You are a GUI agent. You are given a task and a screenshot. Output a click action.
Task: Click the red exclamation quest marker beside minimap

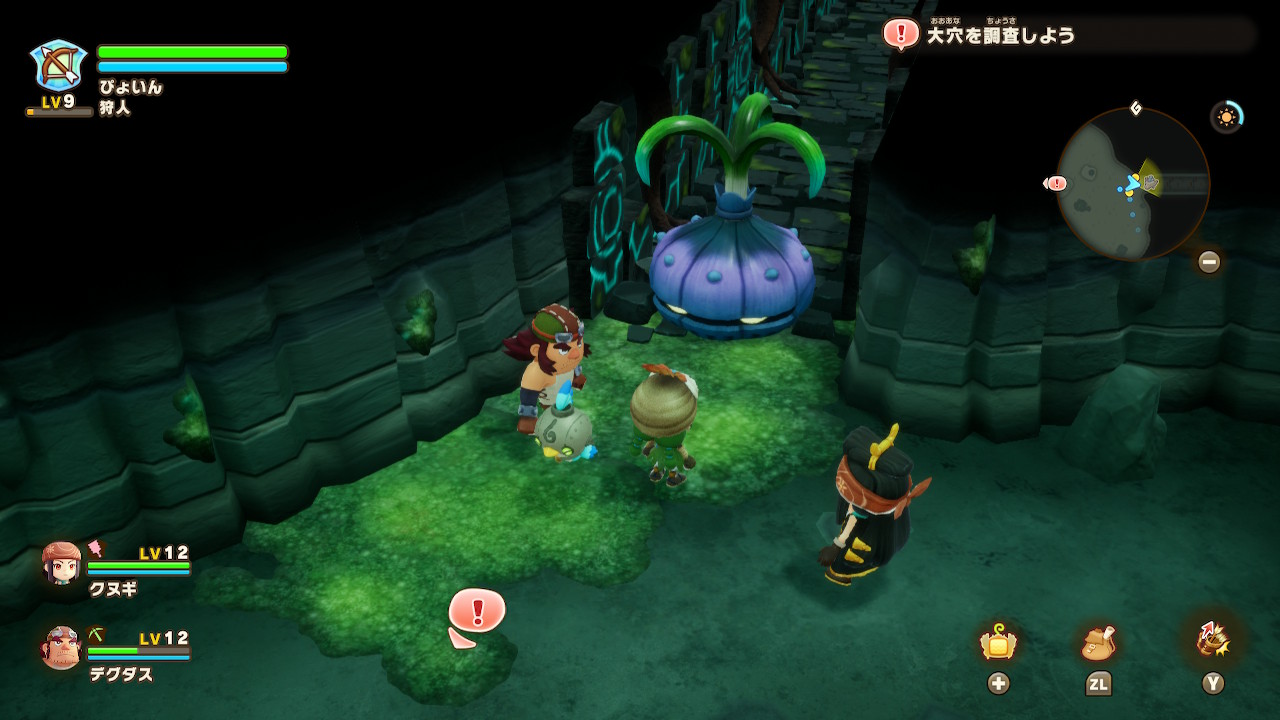pos(1056,183)
